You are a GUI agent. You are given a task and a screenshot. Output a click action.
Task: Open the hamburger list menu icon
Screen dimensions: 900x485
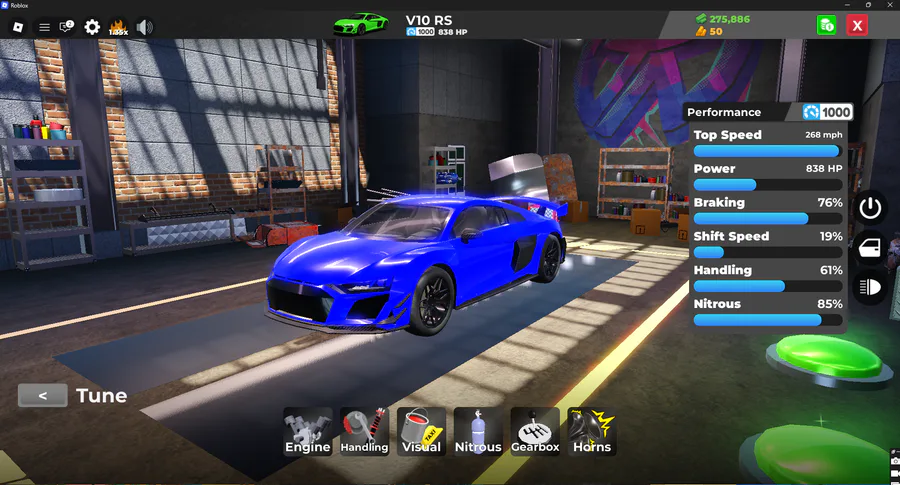pos(44,27)
